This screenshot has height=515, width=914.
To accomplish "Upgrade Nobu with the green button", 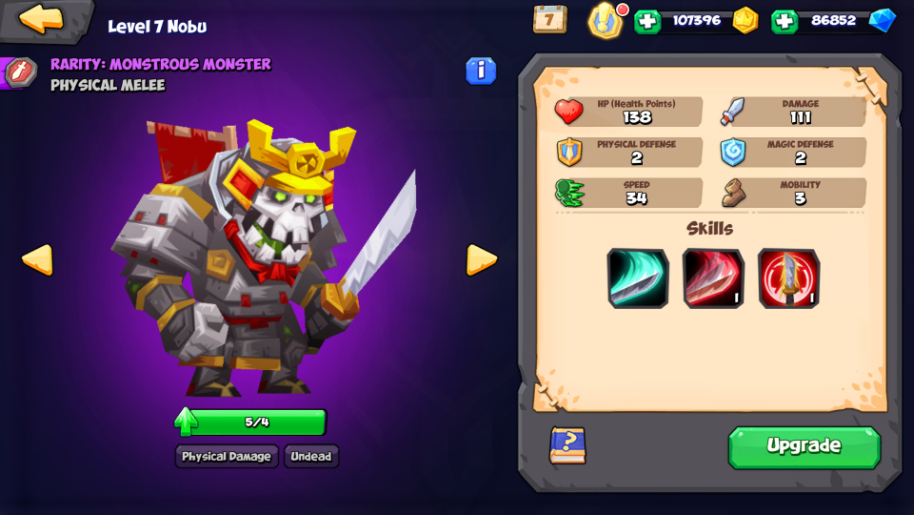I will click(804, 446).
